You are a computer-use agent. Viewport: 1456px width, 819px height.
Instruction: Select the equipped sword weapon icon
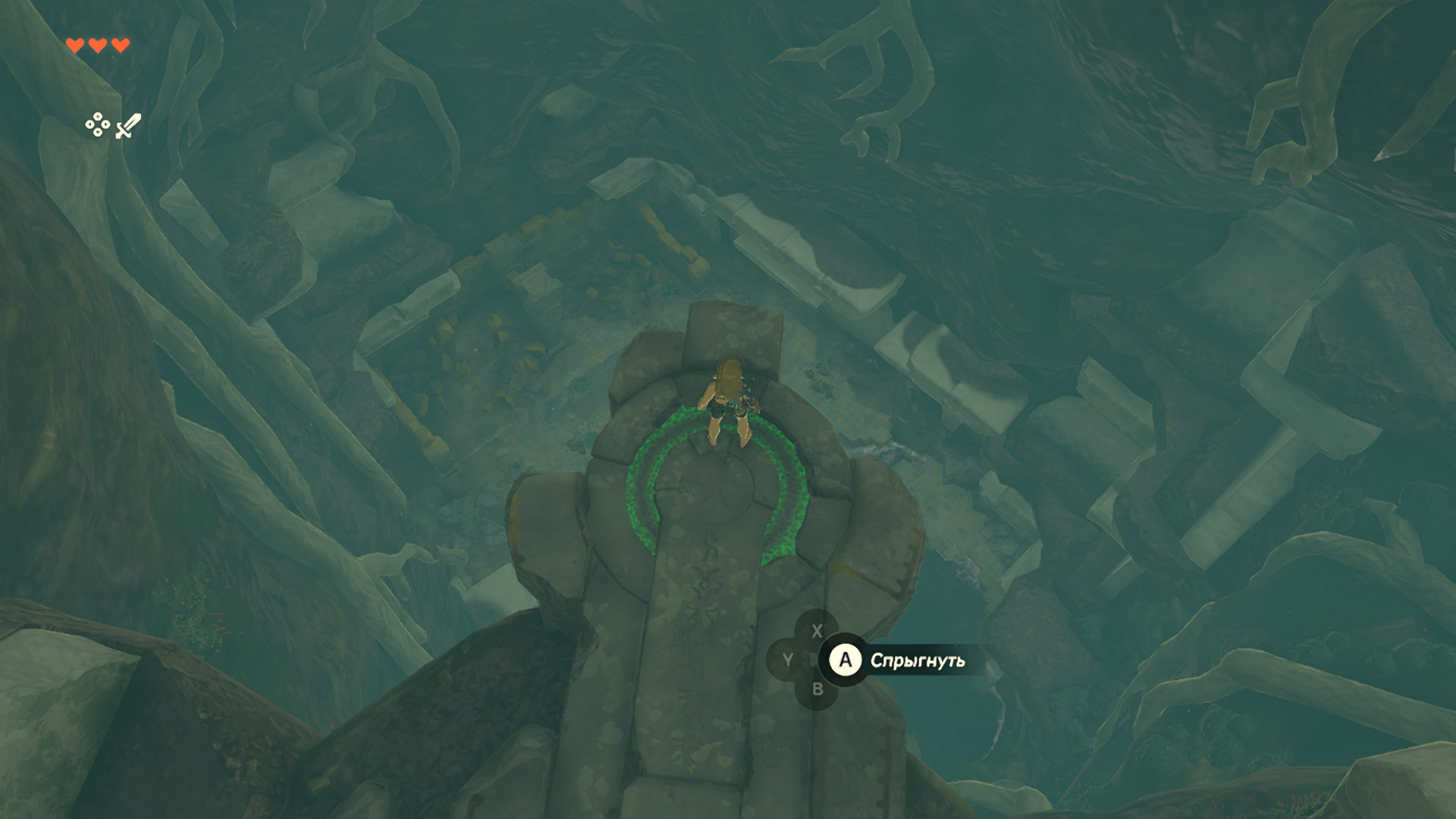coord(128,126)
